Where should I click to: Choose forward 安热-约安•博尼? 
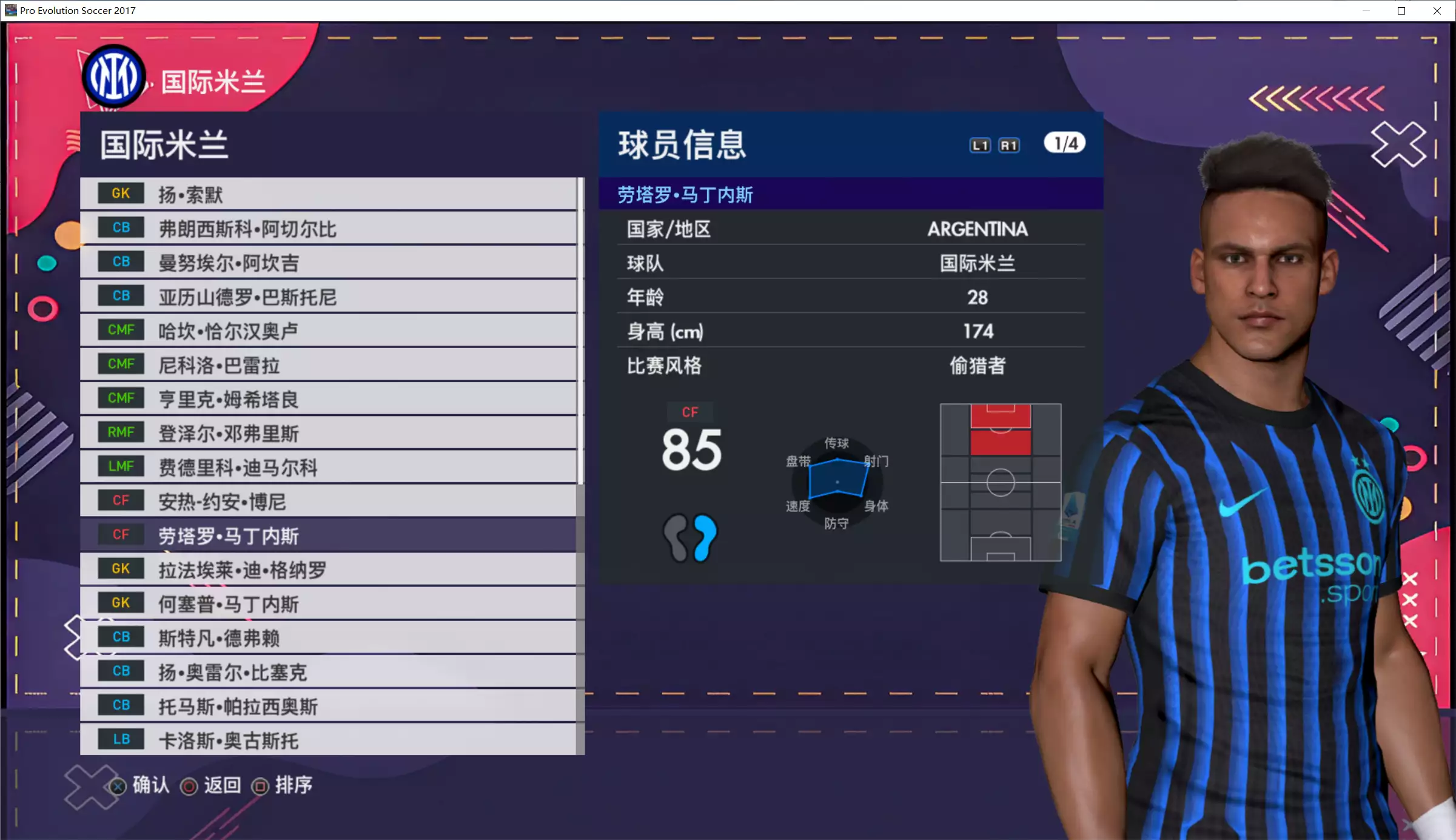pyautogui.click(x=327, y=501)
